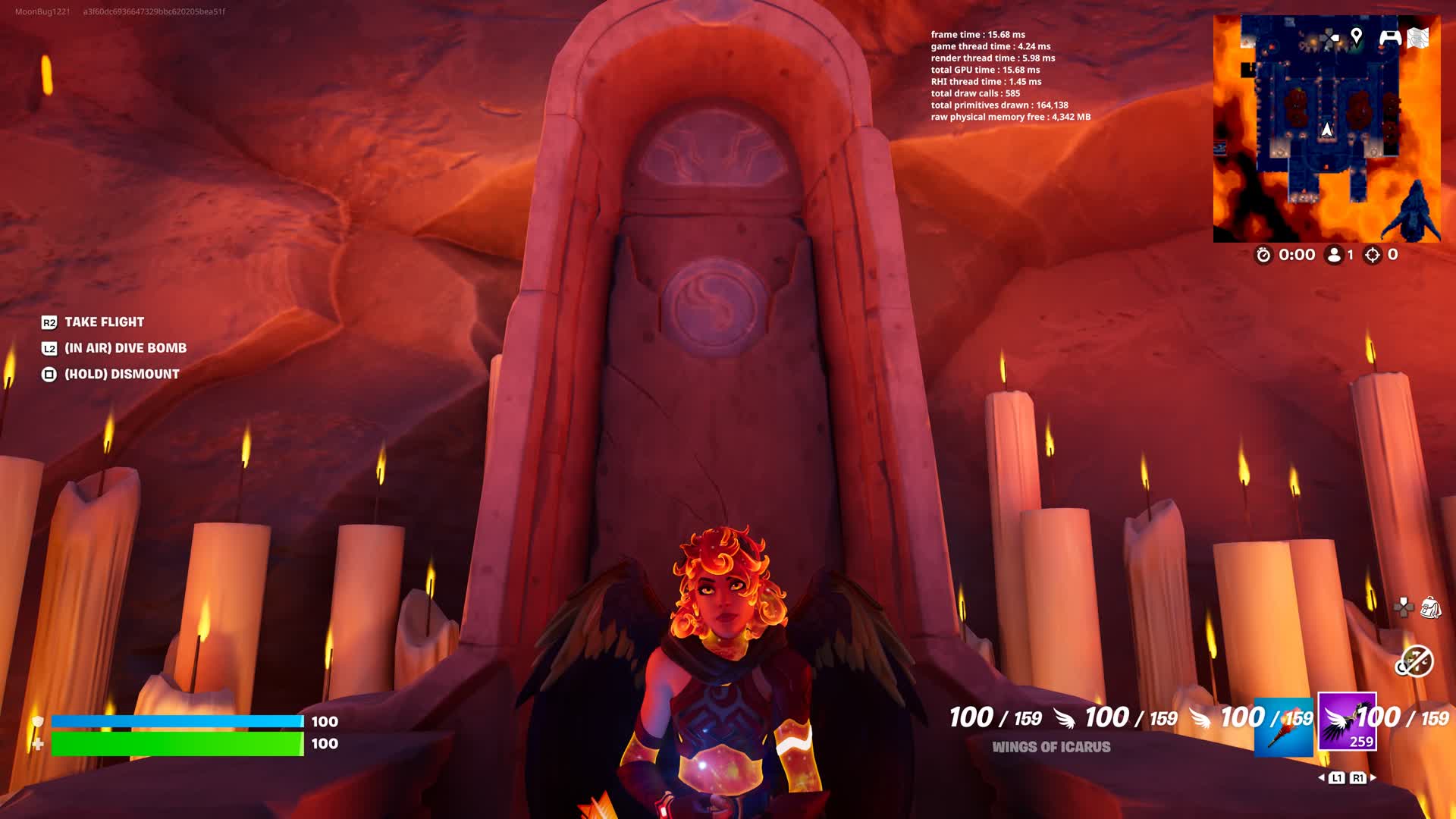Image resolution: width=1456 pixels, height=819 pixels.
Task: Open the backpack inventory icon
Action: point(1430,607)
